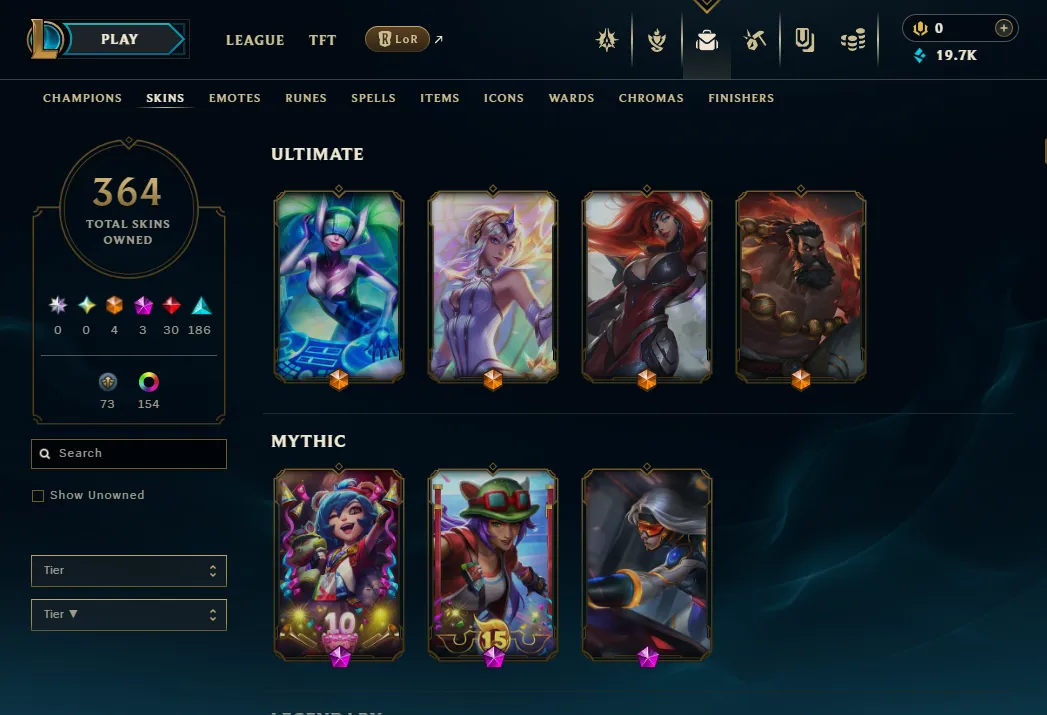The width and height of the screenshot is (1047, 715).
Task: Select the mythic skin with the 10 cake
Action: click(339, 563)
